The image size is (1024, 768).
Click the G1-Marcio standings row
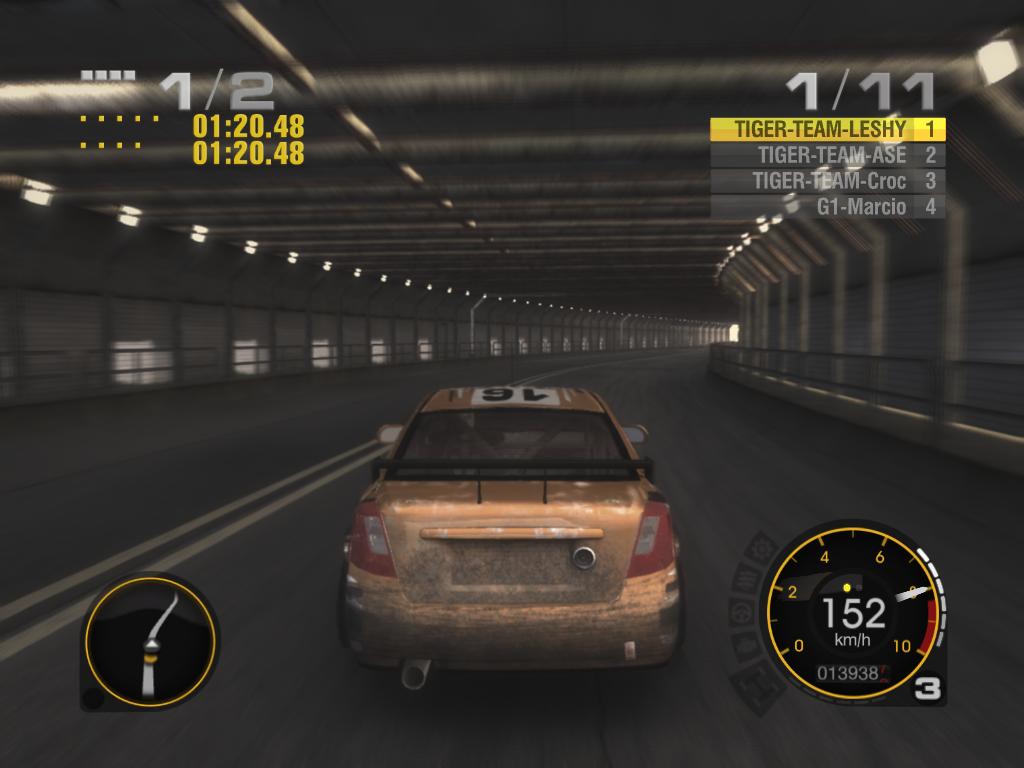[827, 207]
